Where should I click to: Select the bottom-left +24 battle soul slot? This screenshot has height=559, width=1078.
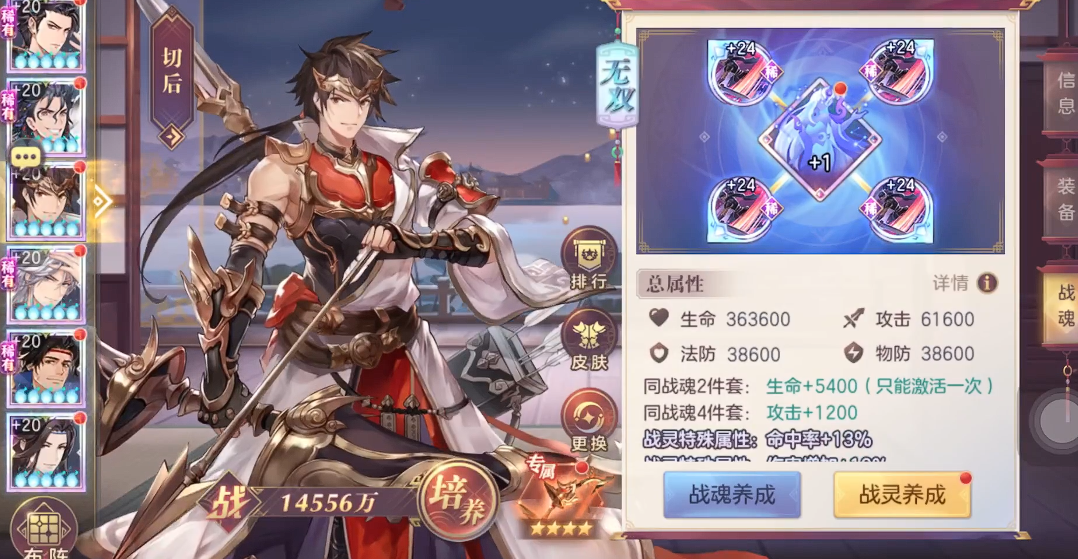point(738,210)
